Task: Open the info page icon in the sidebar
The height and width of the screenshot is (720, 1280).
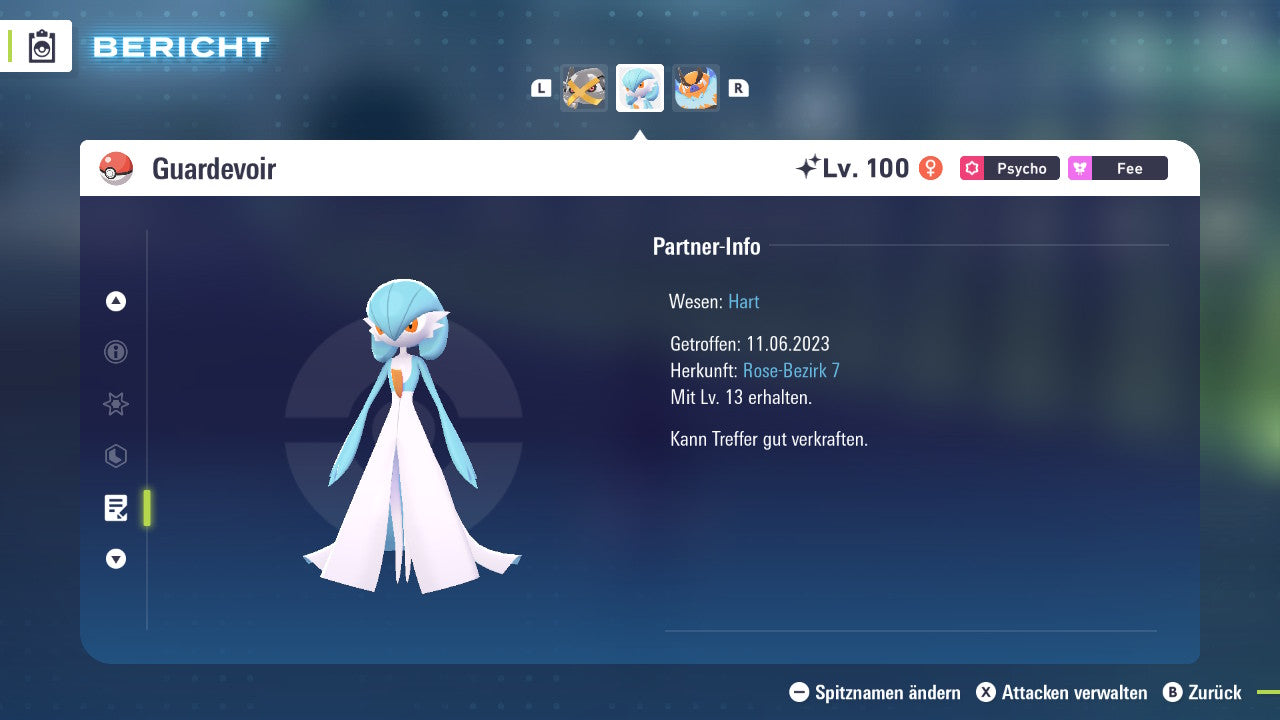Action: (x=115, y=352)
